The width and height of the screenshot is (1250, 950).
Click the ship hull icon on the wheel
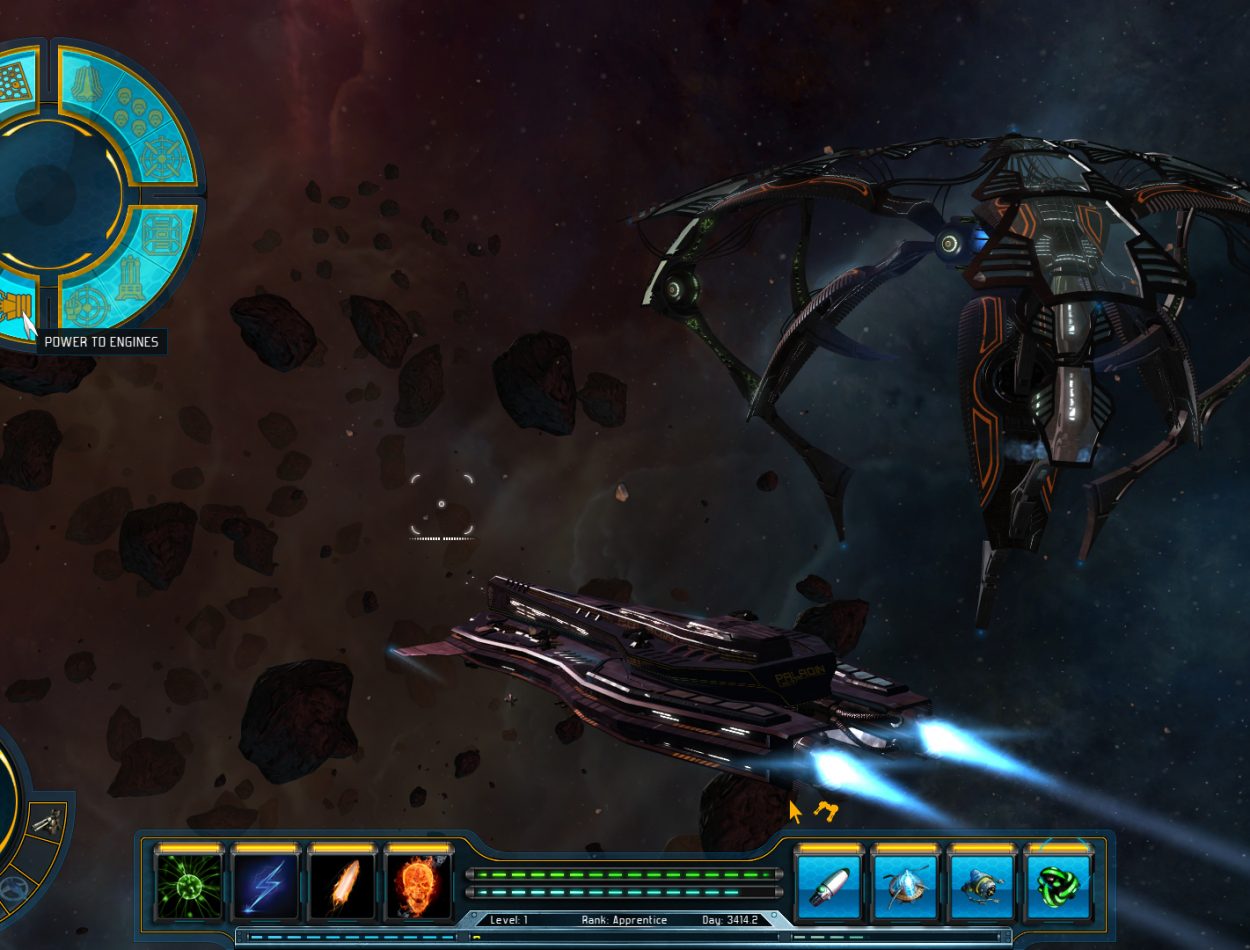pos(86,84)
